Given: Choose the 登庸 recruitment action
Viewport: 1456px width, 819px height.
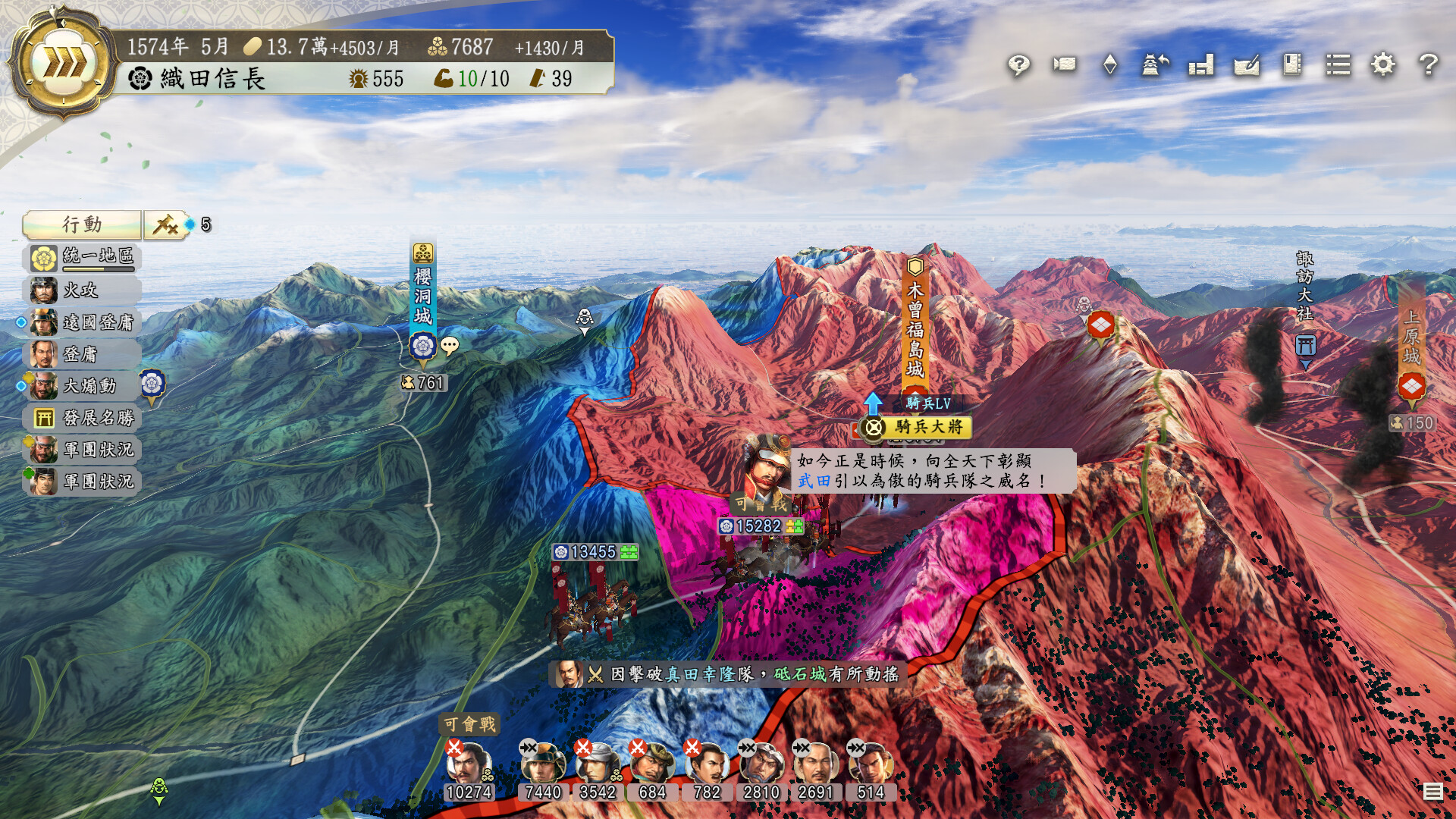Looking at the screenshot, I should (83, 353).
